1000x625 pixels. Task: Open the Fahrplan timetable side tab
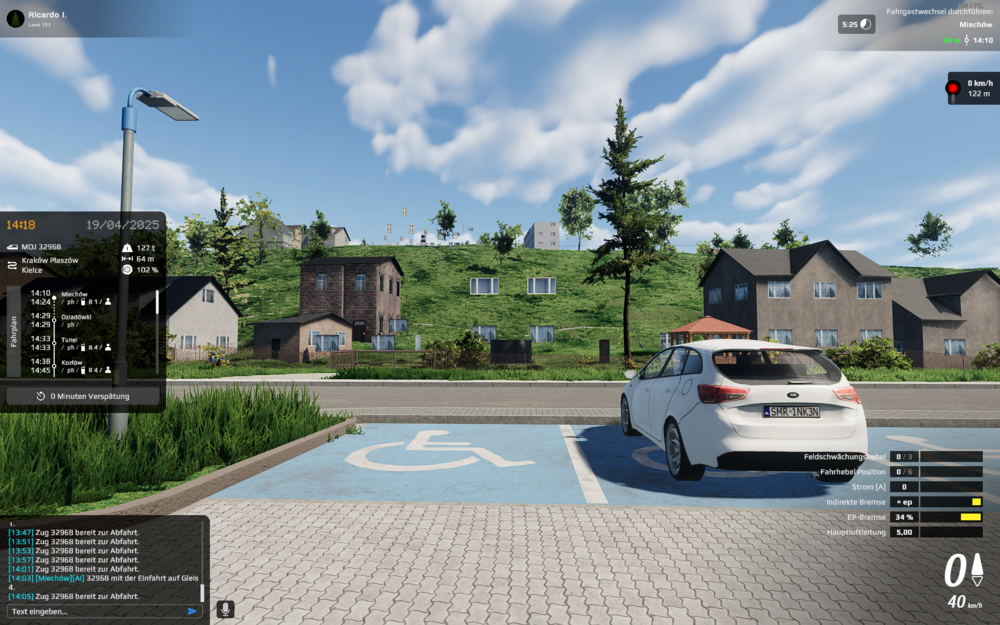coord(14,332)
